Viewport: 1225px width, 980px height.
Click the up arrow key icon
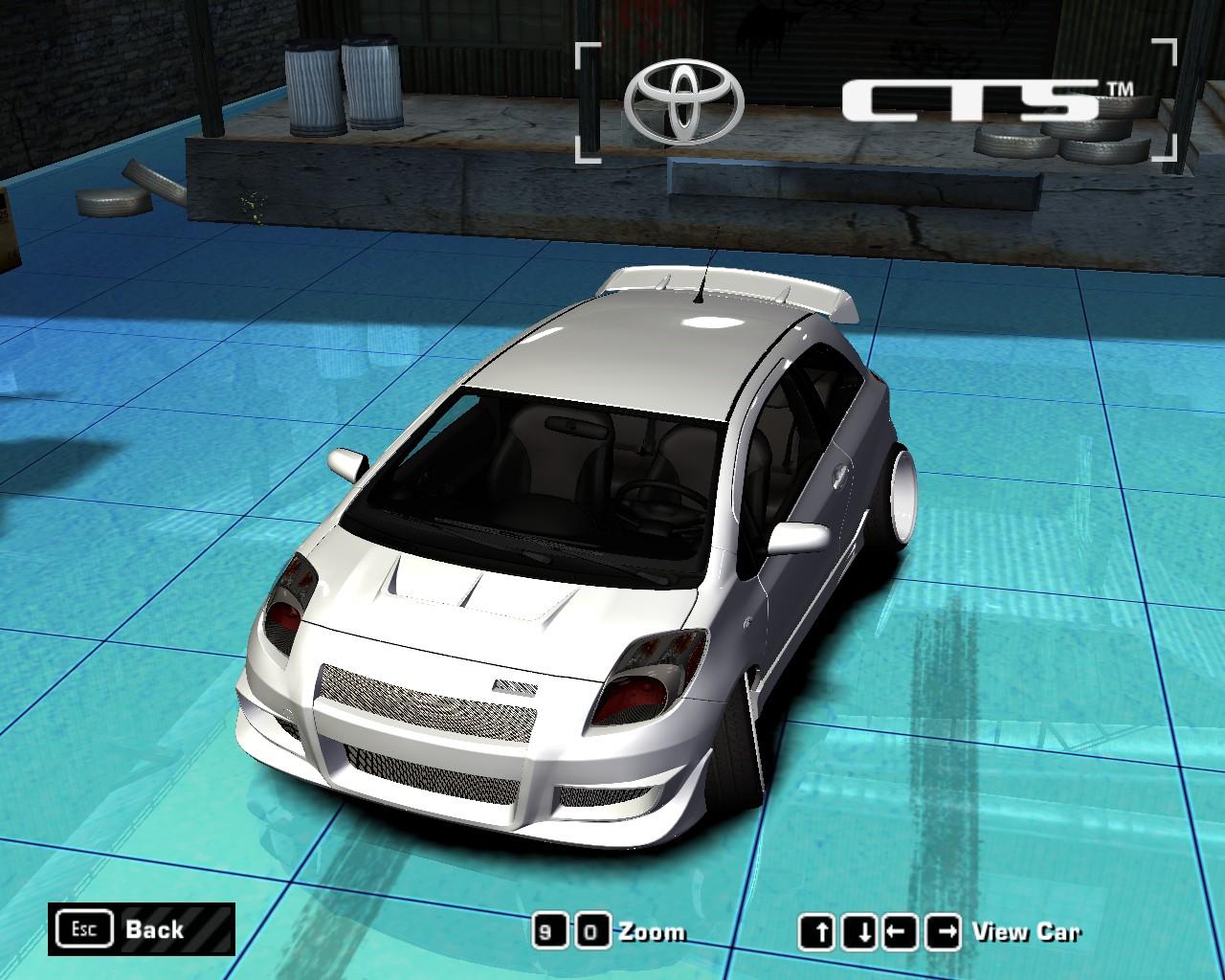(x=818, y=929)
